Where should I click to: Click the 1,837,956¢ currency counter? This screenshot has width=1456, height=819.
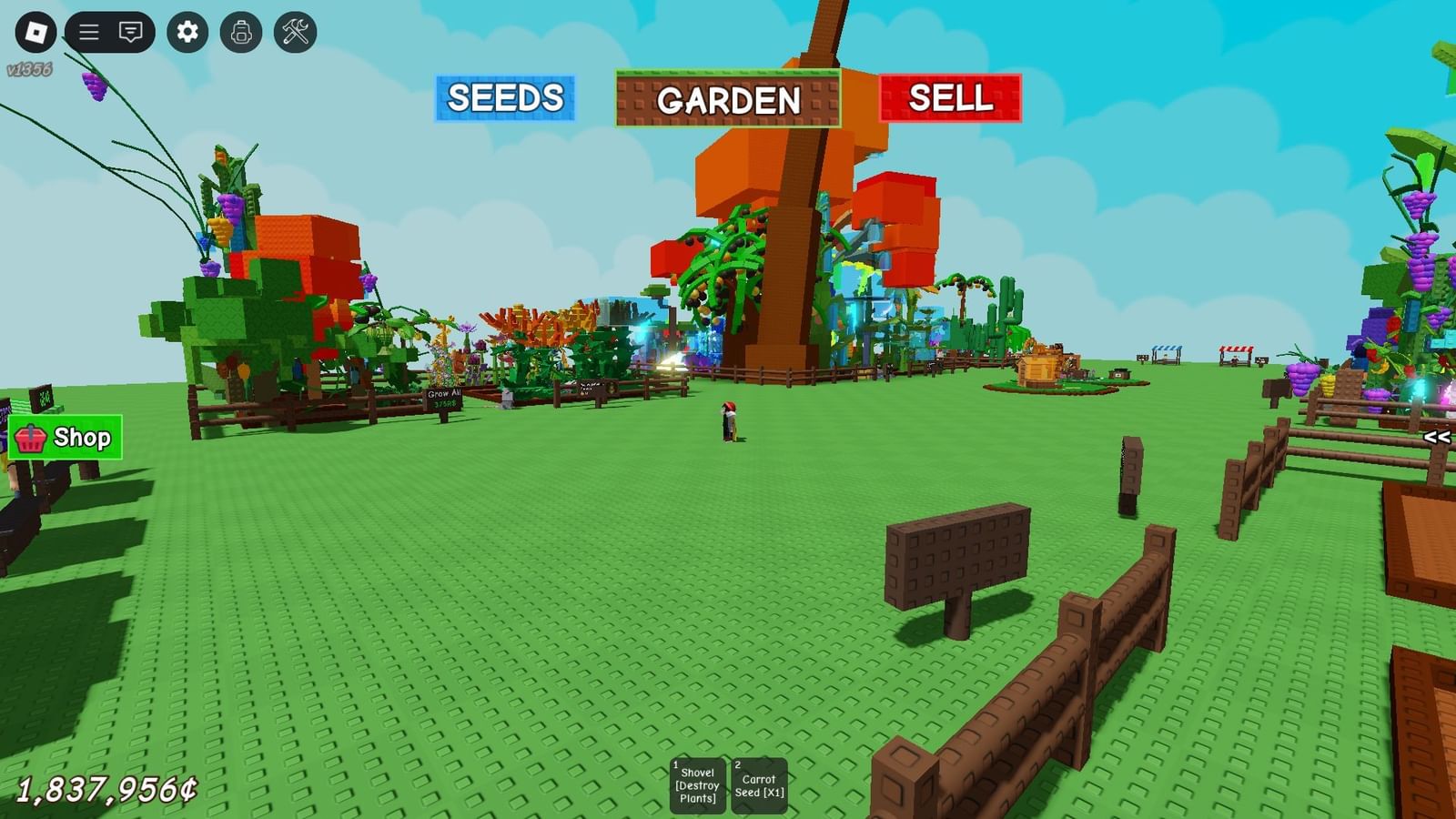[105, 791]
